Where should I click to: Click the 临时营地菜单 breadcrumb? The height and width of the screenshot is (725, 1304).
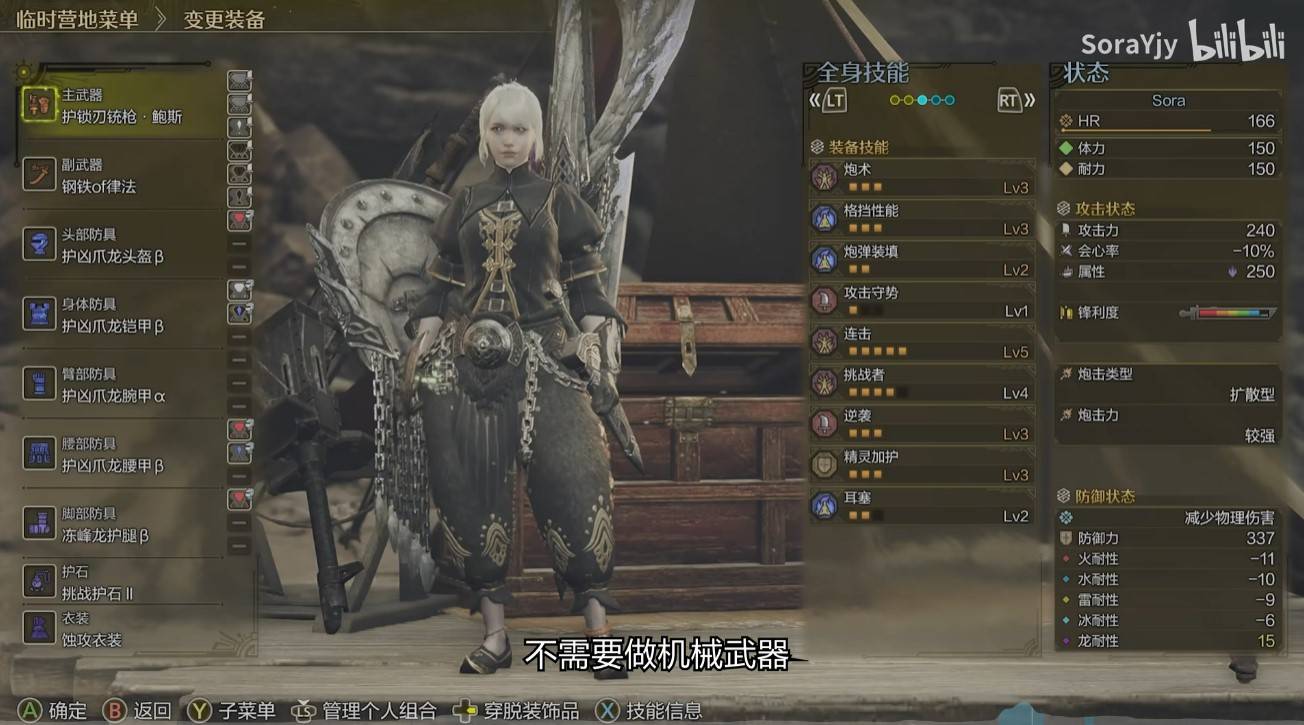click(x=77, y=19)
